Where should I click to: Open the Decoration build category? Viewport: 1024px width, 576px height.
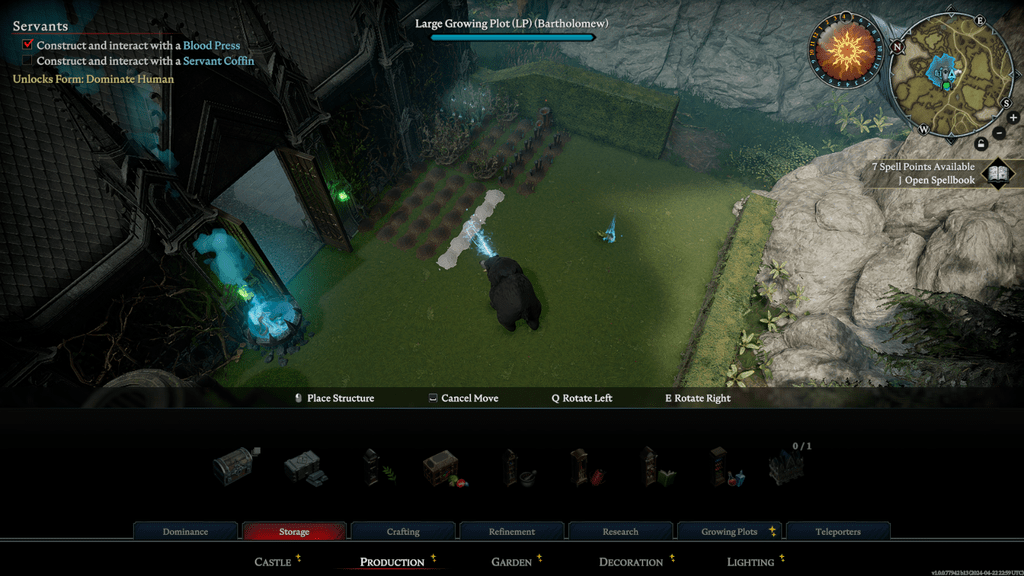tap(631, 562)
